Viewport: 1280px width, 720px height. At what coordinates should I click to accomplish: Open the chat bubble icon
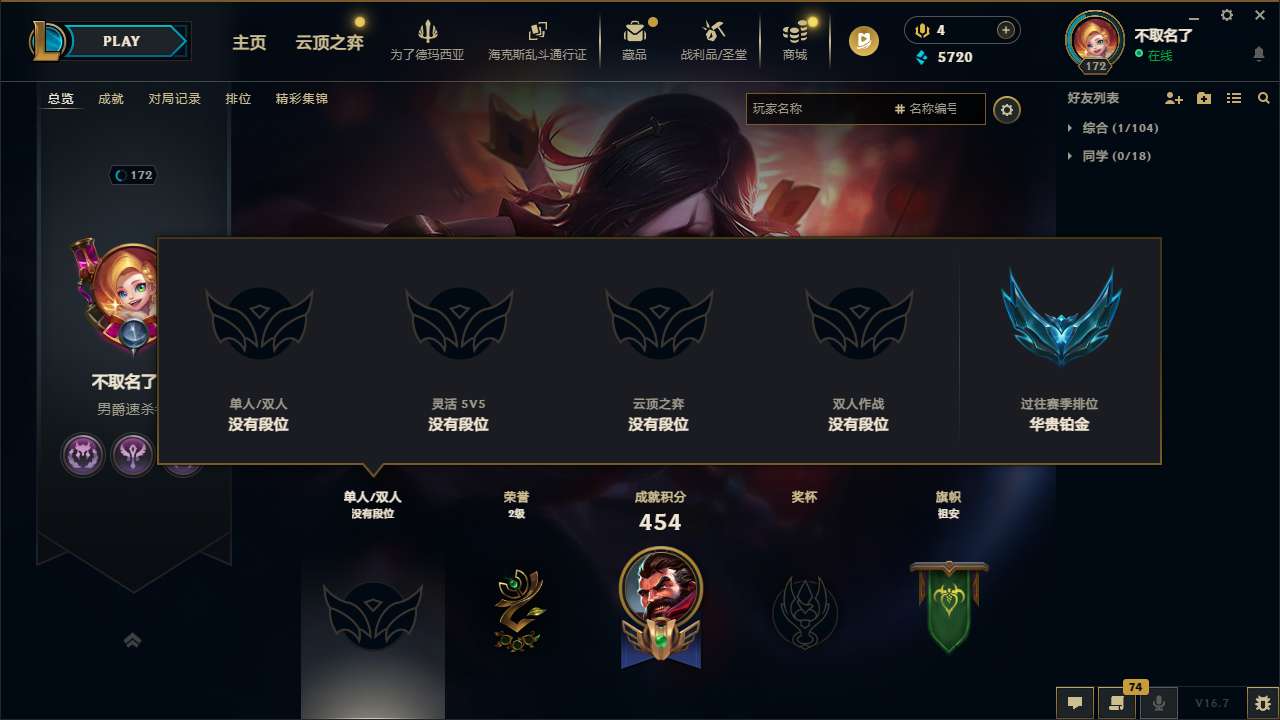click(1075, 703)
